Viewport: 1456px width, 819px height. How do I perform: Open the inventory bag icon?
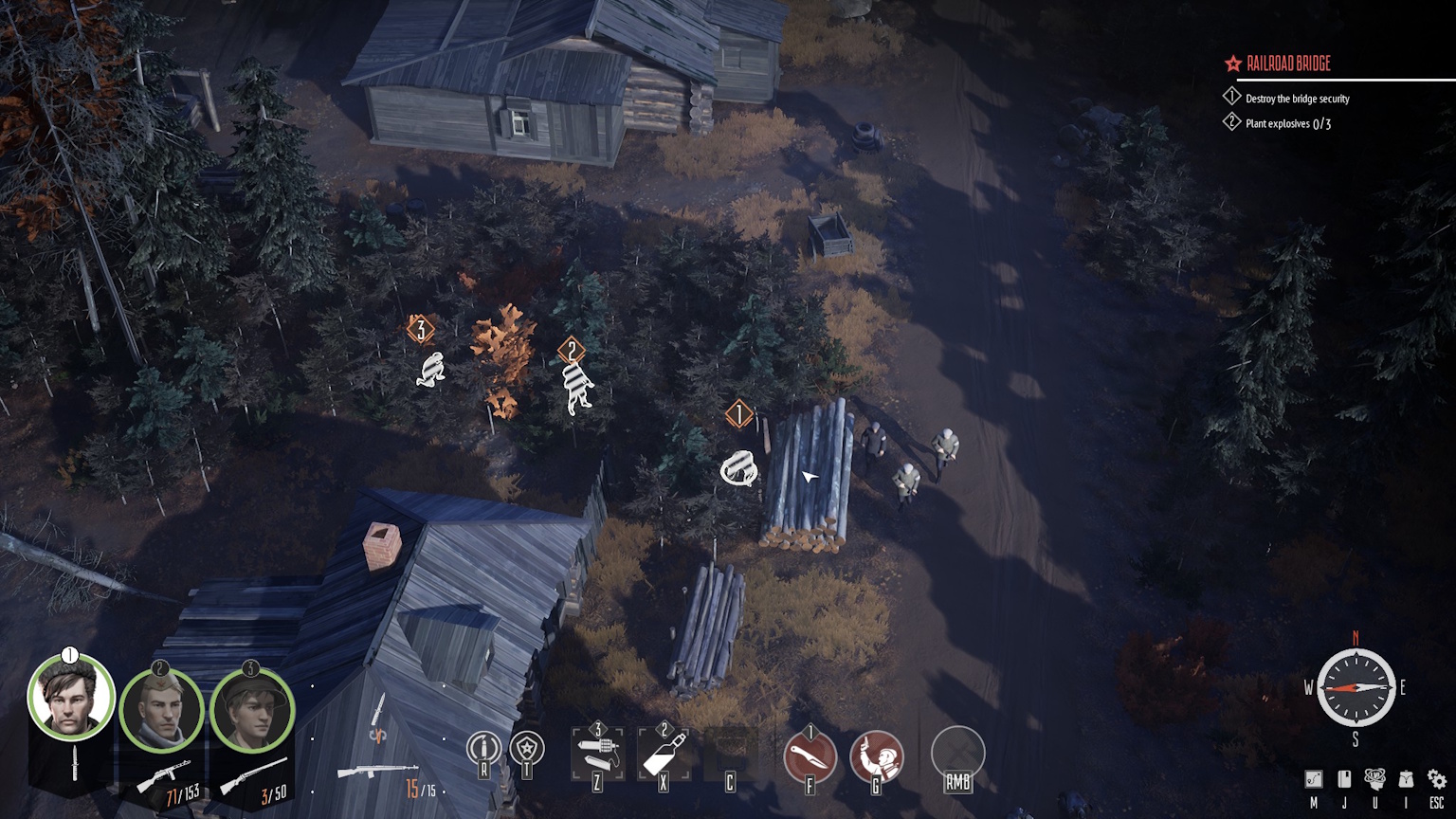pos(1406,779)
